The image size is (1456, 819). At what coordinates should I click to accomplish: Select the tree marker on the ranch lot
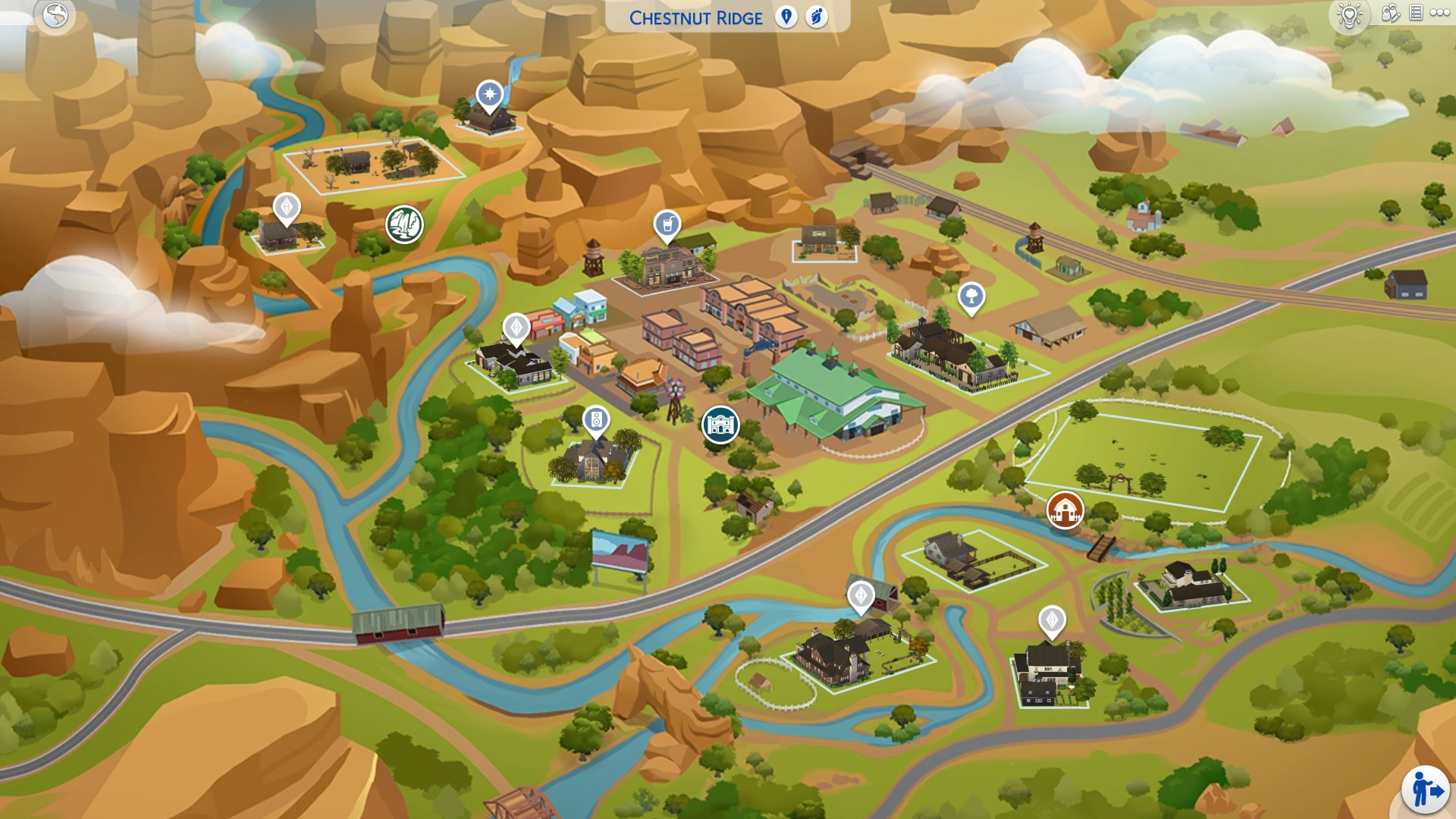coord(973,298)
